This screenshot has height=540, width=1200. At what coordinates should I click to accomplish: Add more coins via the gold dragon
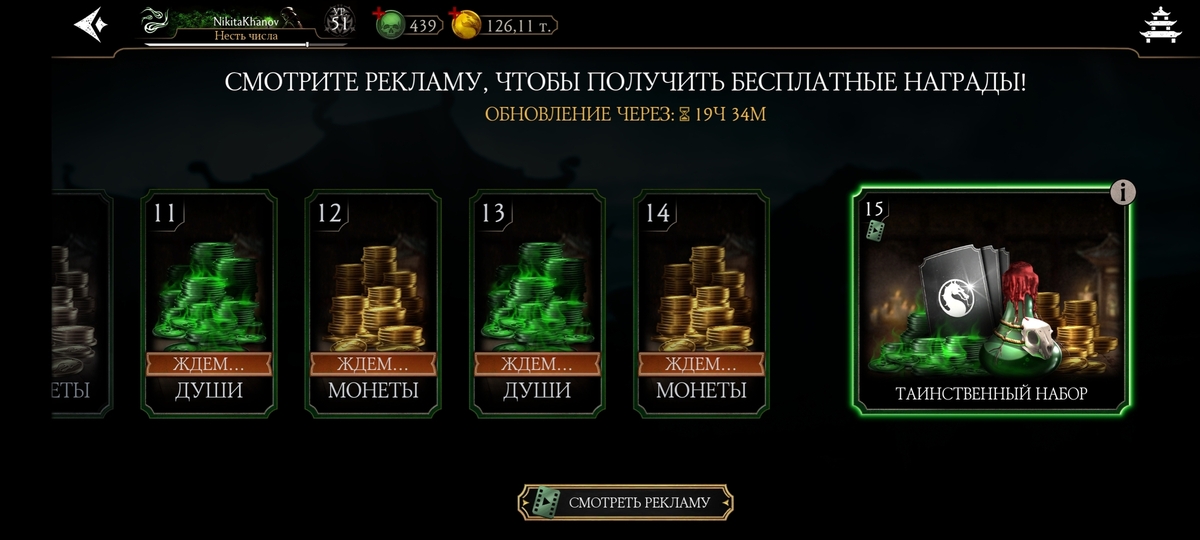click(x=466, y=25)
